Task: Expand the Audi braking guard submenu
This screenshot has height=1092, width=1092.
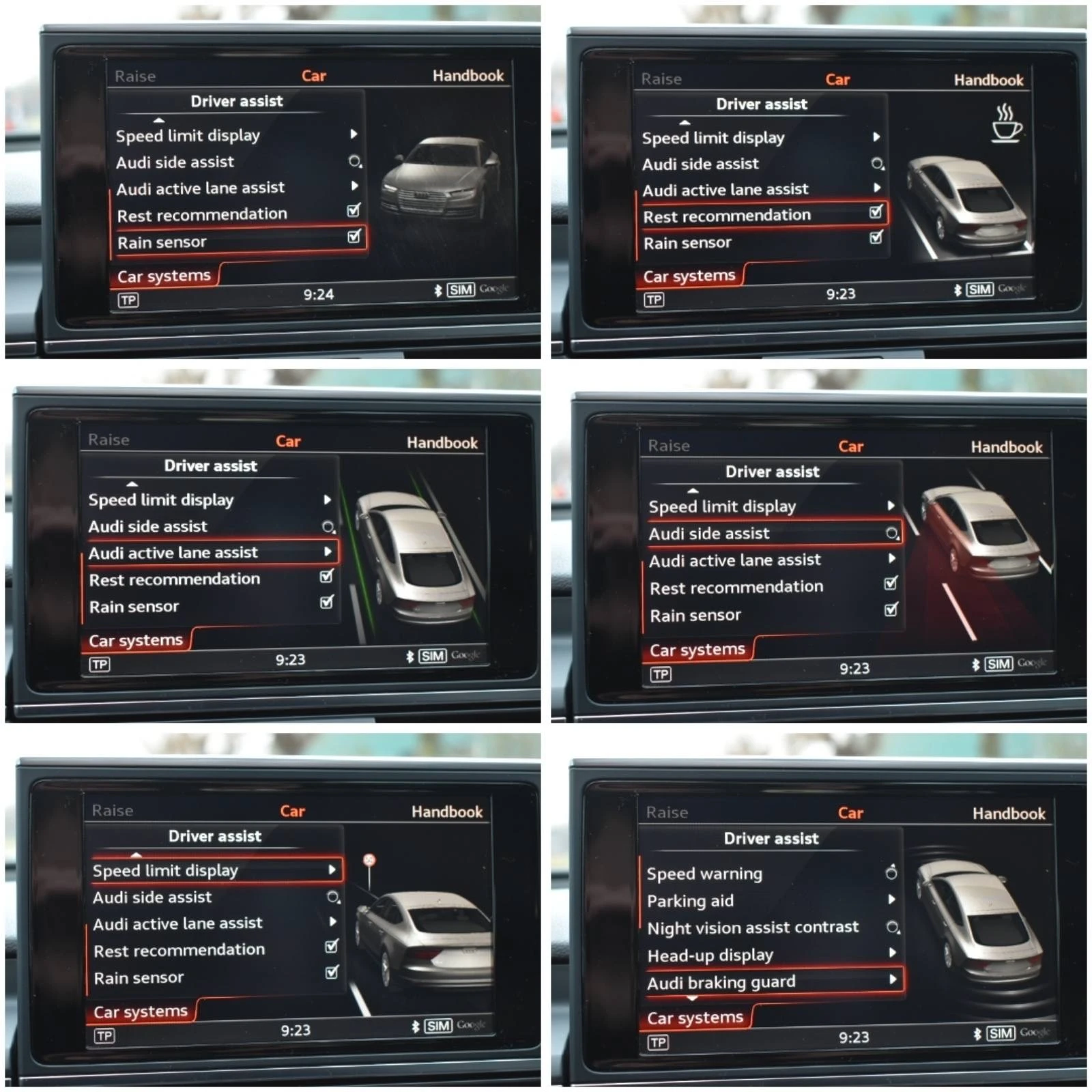Action: [723, 982]
